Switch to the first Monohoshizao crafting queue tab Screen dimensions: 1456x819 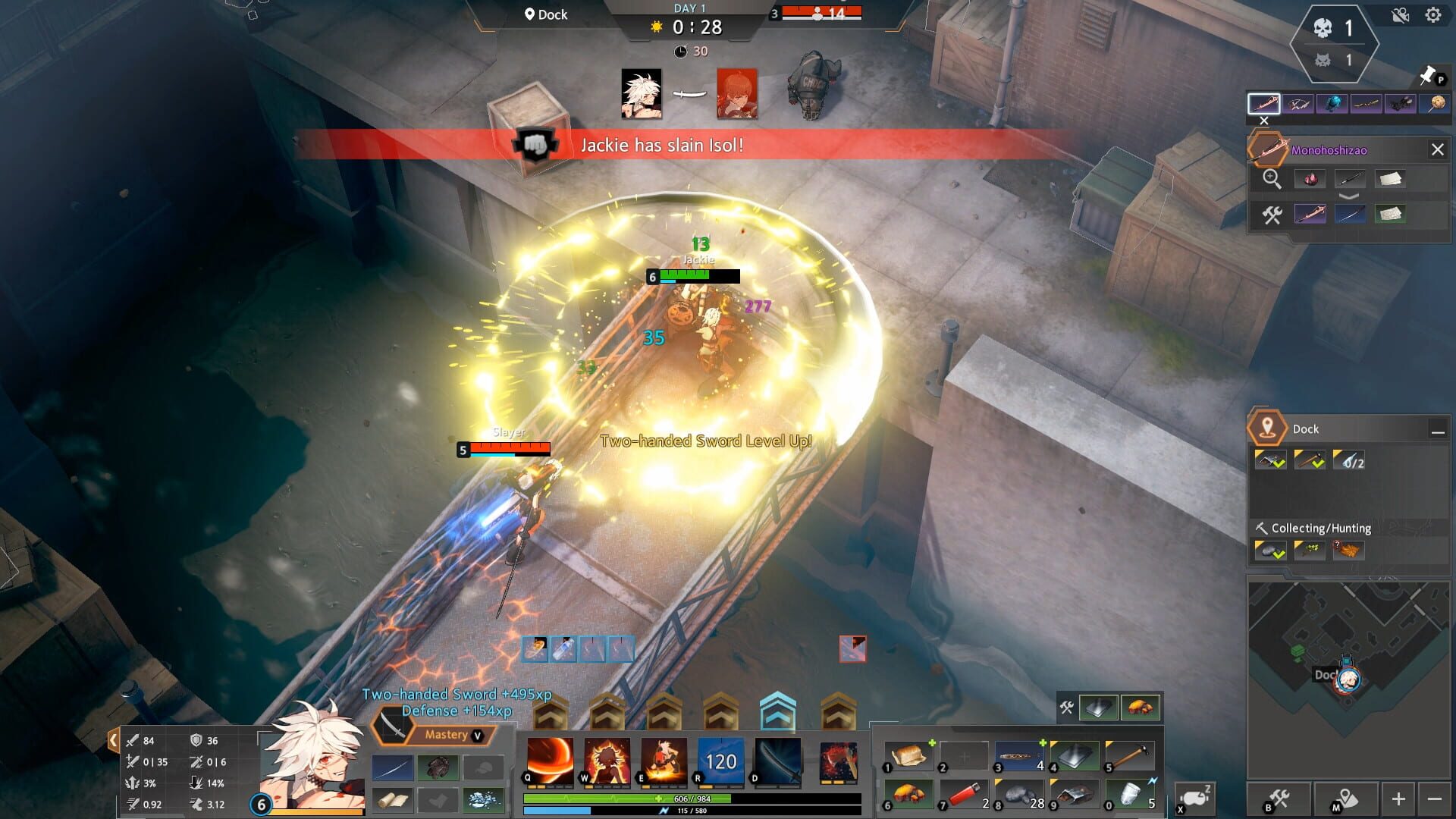pyautogui.click(x=1263, y=104)
